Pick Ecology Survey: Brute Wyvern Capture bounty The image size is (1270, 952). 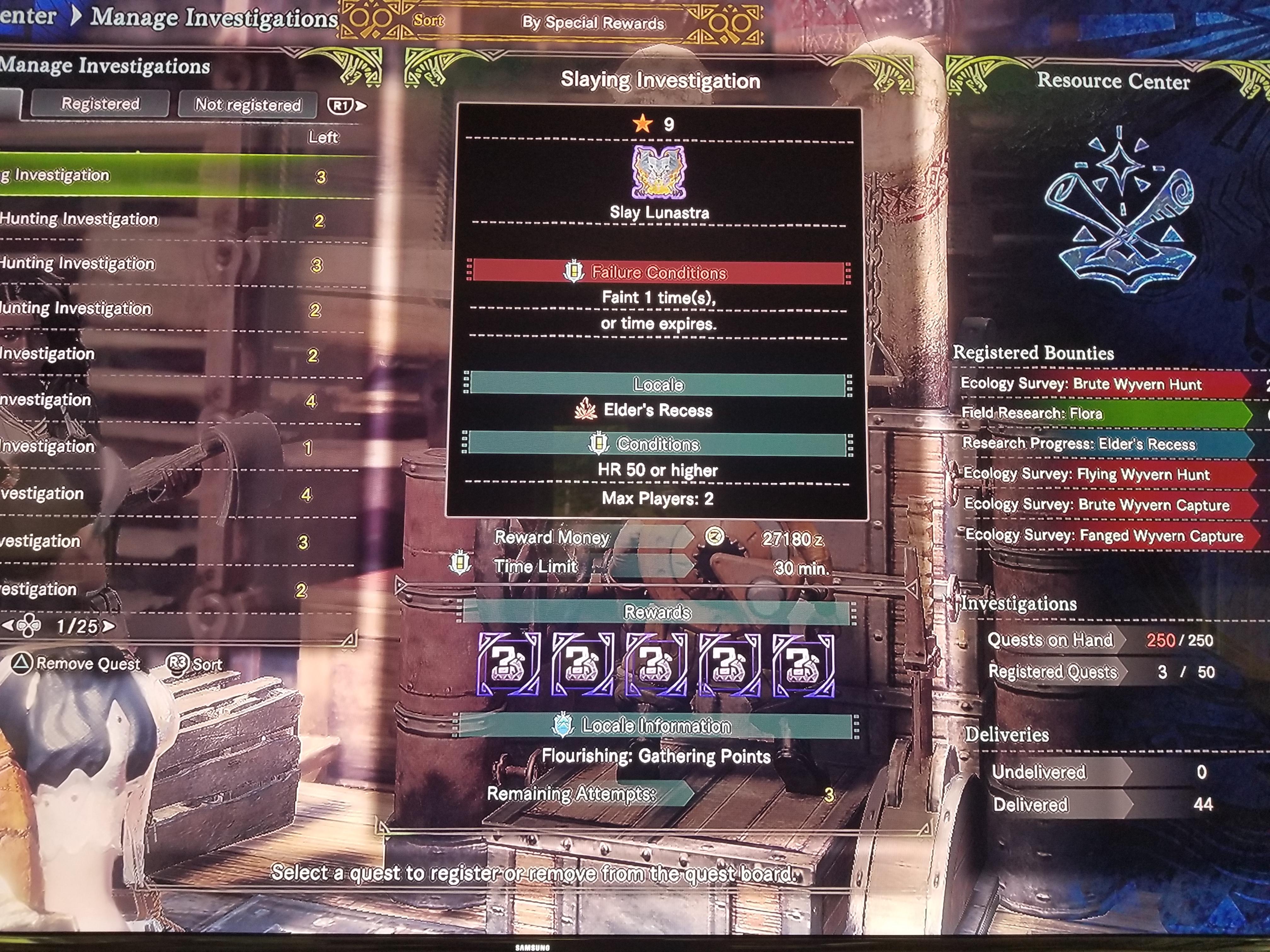coord(1097,504)
